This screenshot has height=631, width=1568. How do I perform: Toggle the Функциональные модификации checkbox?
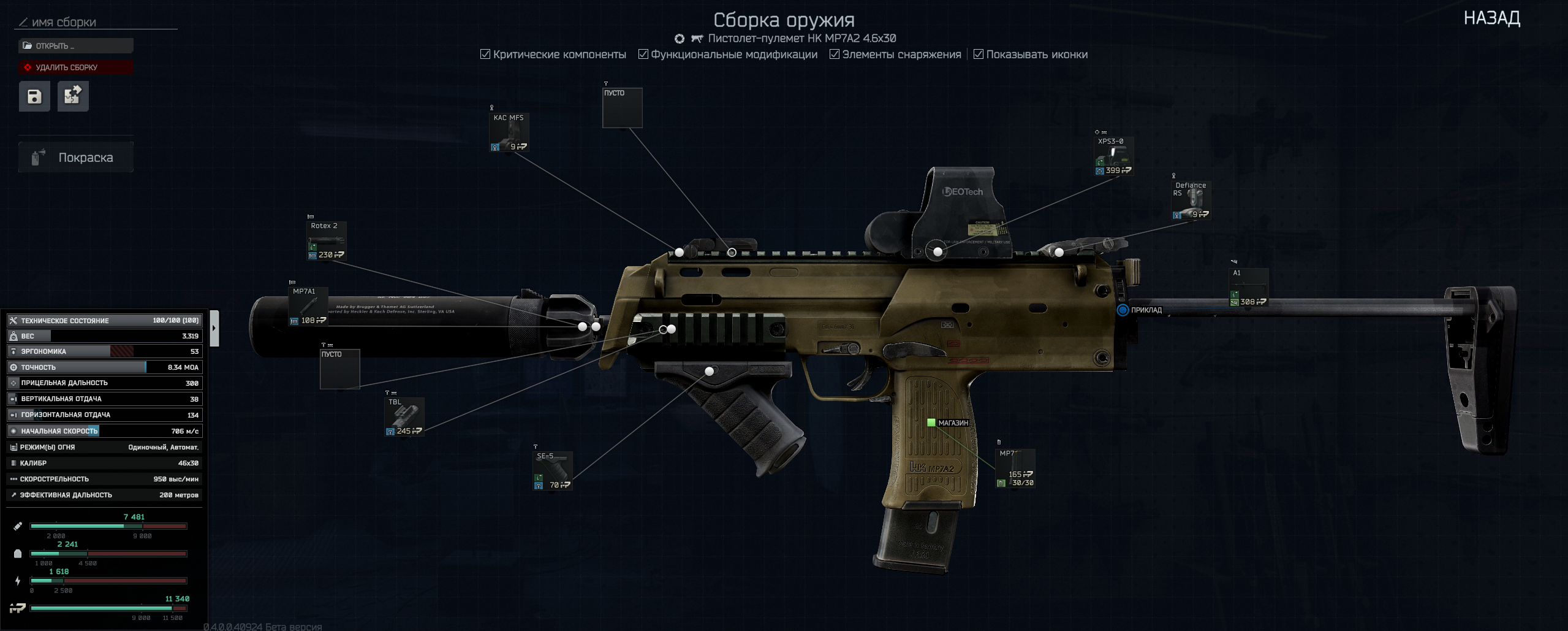coord(643,55)
